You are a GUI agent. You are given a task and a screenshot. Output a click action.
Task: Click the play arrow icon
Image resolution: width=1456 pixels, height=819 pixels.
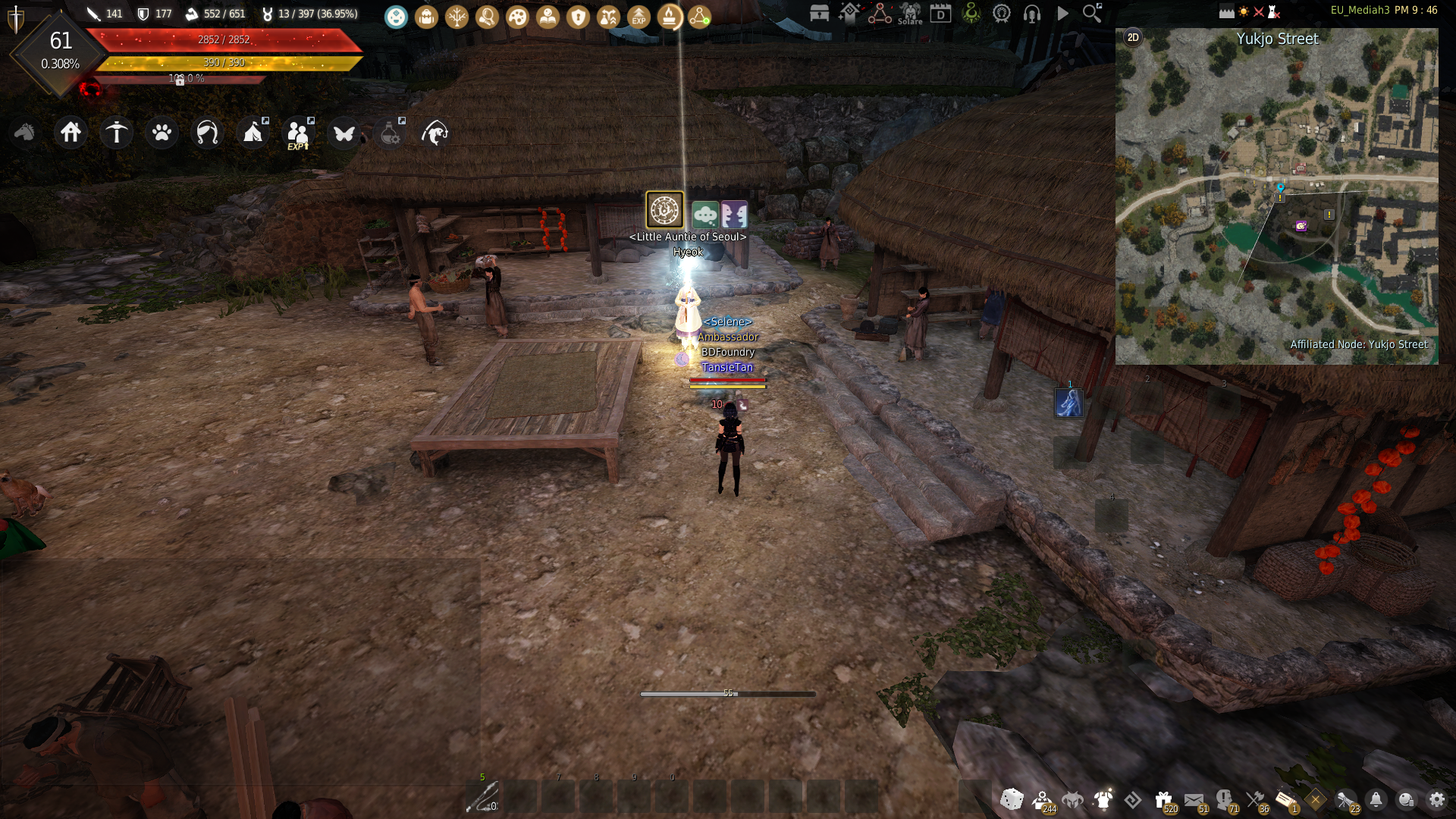[1062, 14]
